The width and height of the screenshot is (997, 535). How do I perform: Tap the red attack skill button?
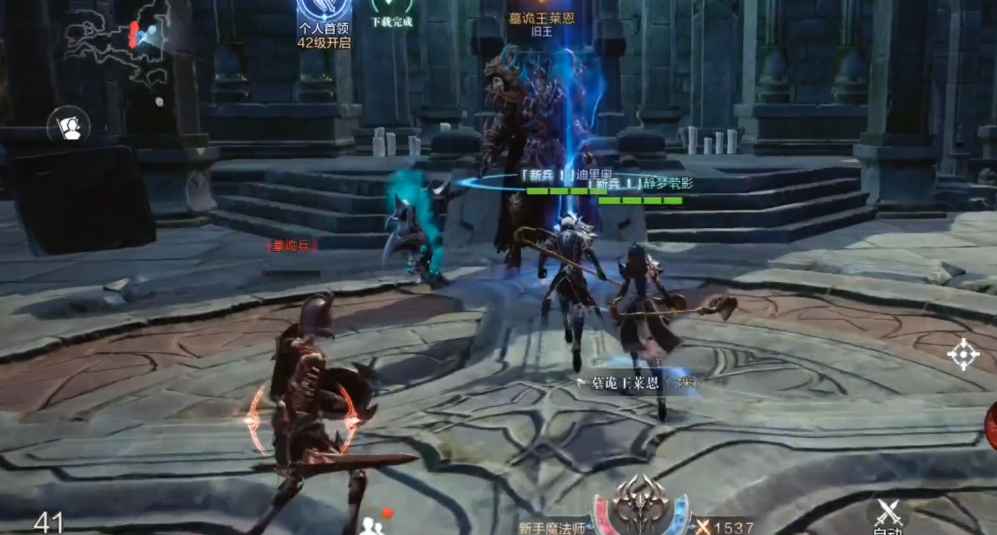tap(990, 425)
